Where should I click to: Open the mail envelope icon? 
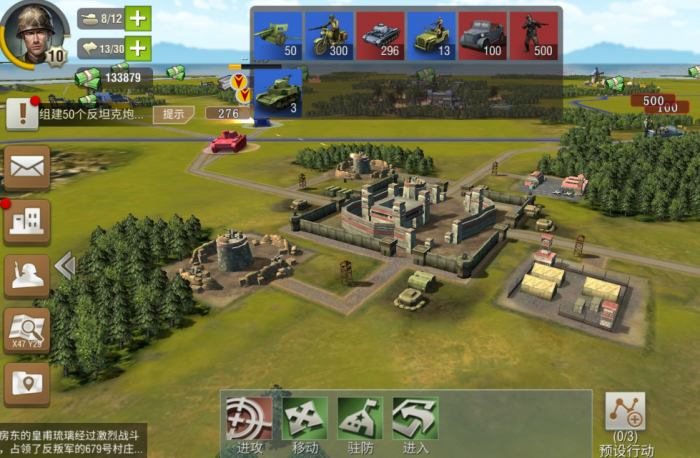(x=27, y=168)
